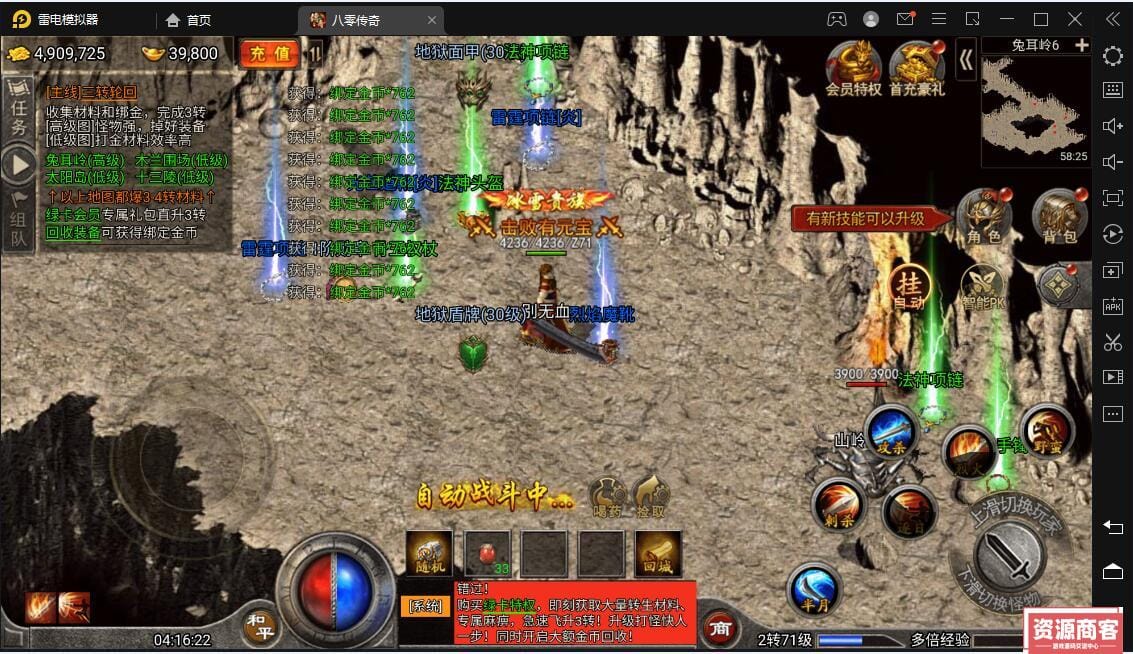Open the 会员特权 VIP privileges icon
1133x654 pixels.
point(853,68)
